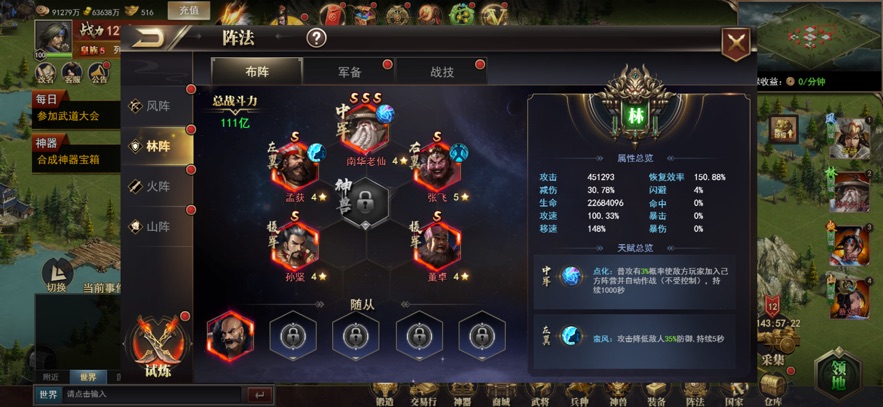Image resolution: width=883 pixels, height=407 pixels.
Task: Open the question mark help
Action: pyautogui.click(x=316, y=39)
